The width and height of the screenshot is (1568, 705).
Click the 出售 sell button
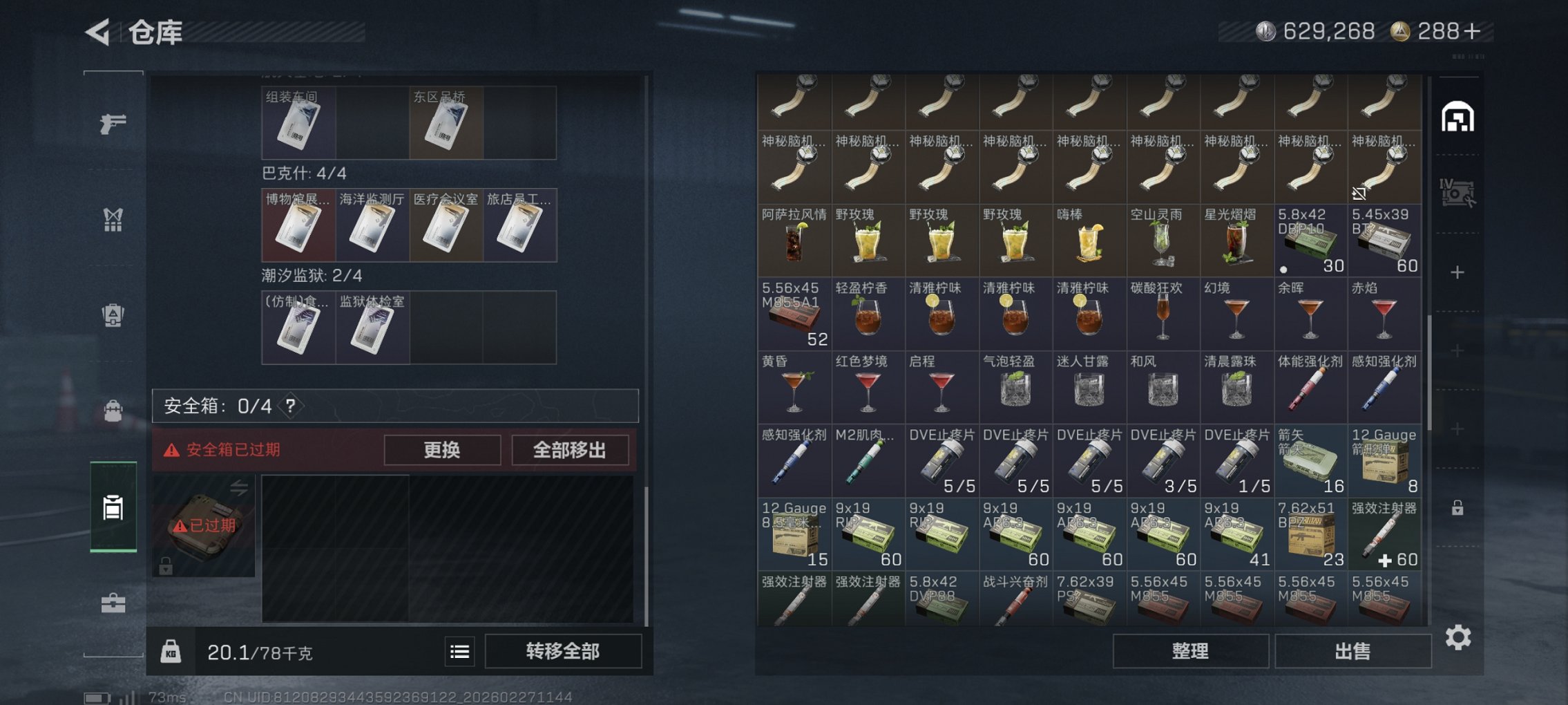point(1352,652)
